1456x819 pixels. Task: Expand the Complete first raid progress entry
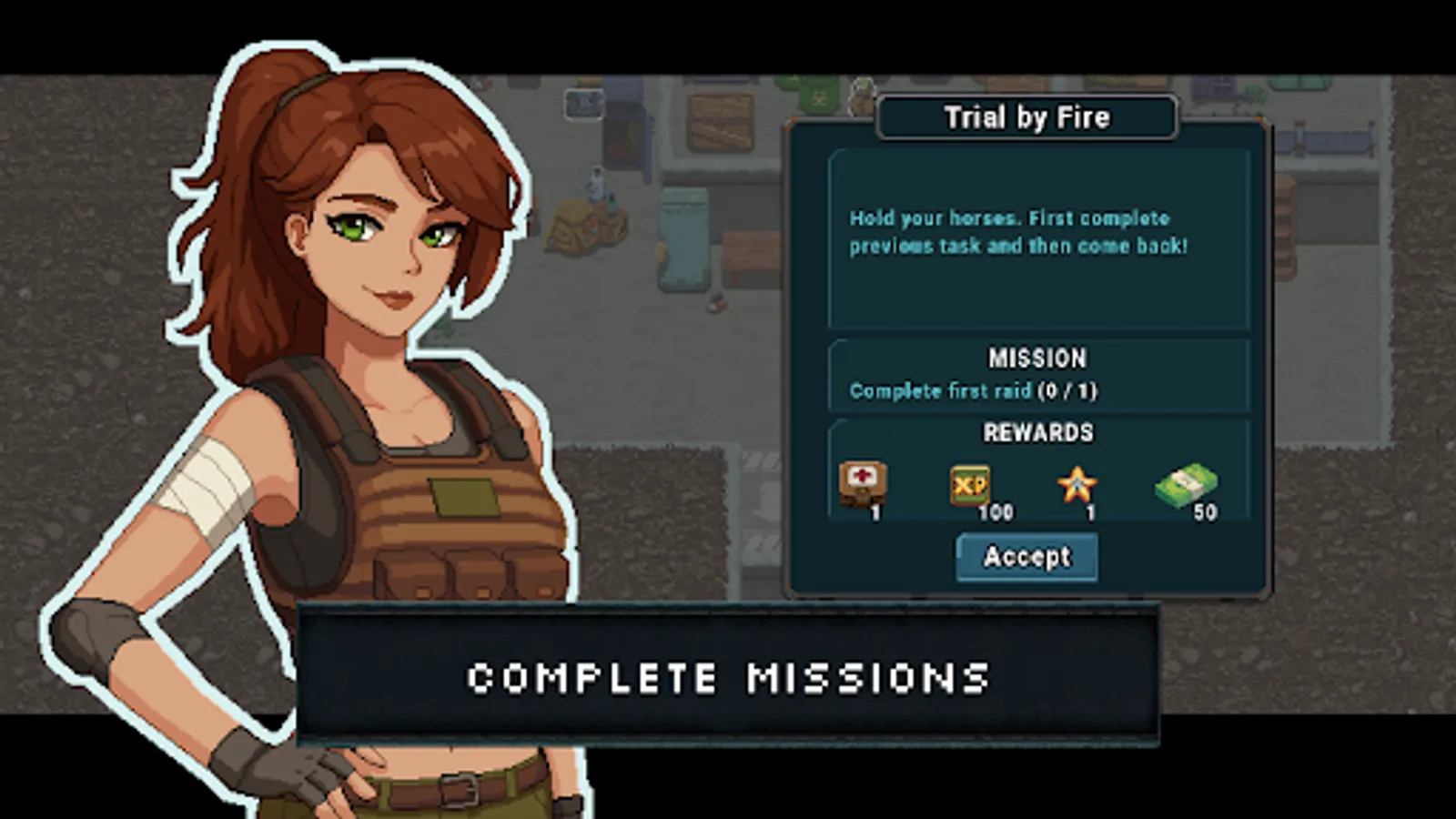pos(973,390)
